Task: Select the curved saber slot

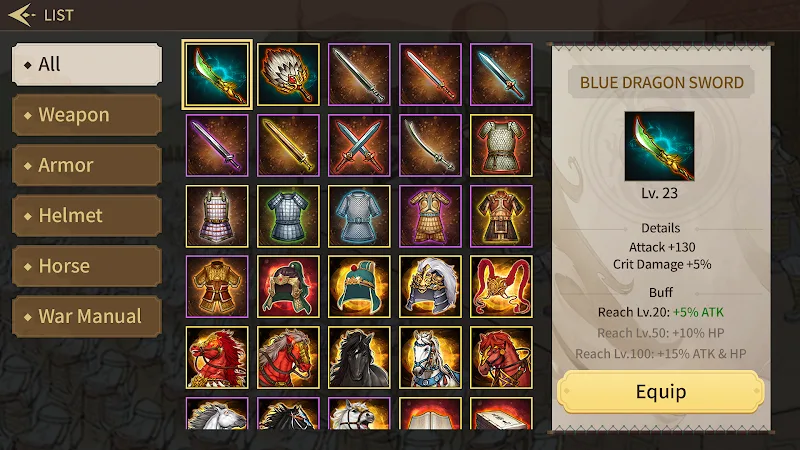Action: pos(431,145)
